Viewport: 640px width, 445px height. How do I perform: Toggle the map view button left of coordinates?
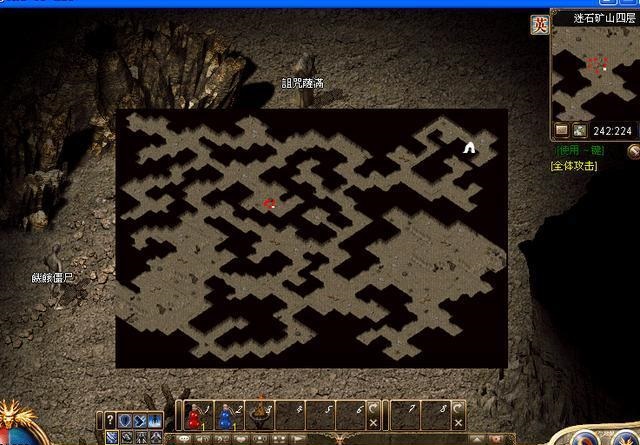579,130
